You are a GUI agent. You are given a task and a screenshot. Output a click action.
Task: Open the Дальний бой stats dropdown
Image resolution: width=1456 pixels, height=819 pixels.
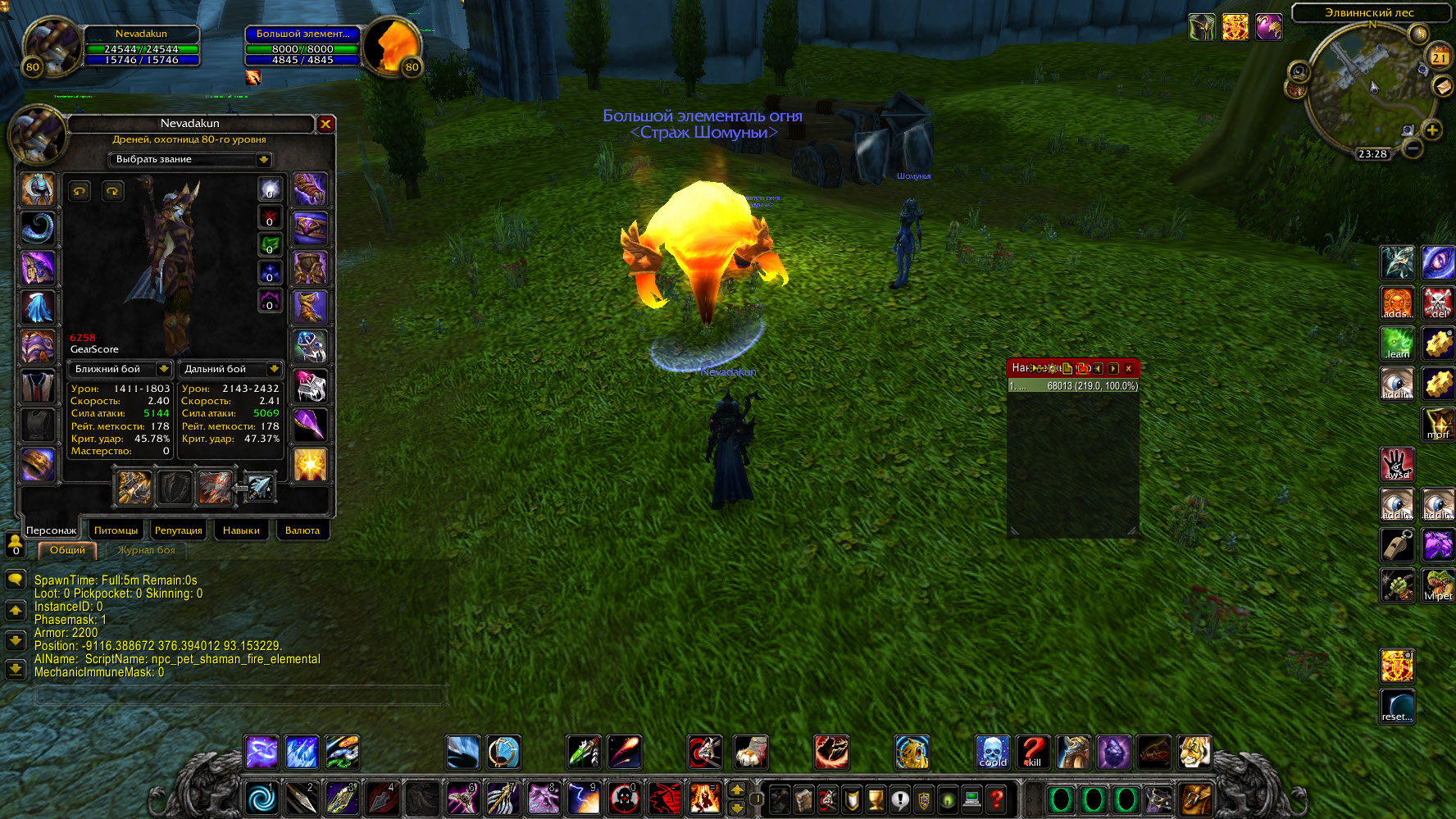[274, 369]
